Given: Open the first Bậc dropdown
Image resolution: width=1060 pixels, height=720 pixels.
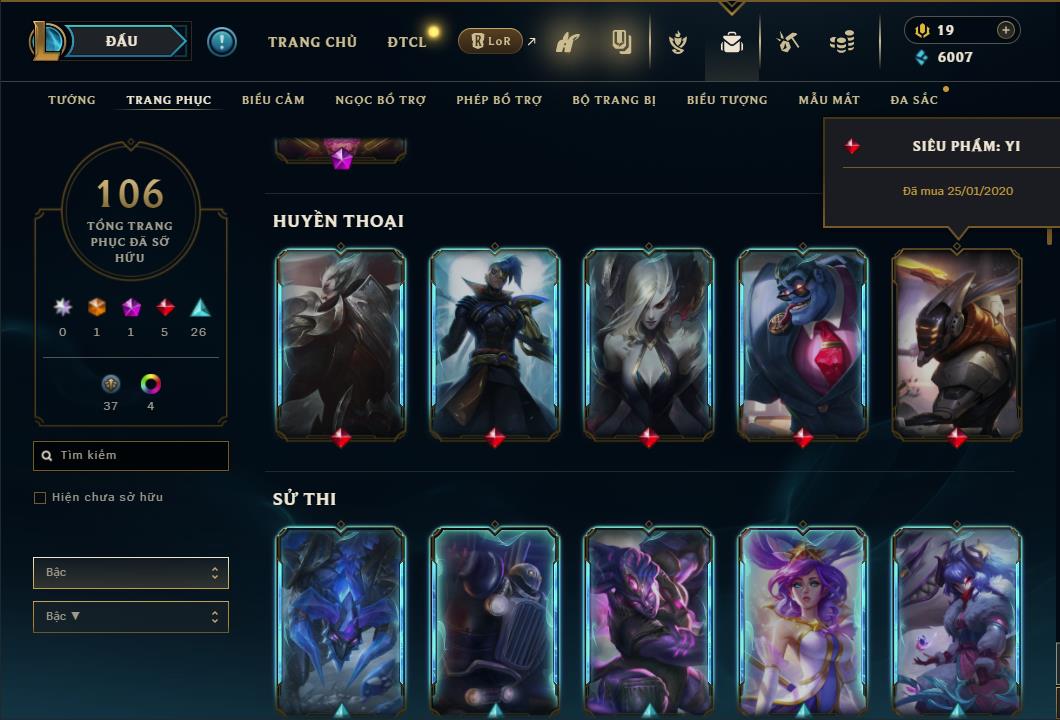Looking at the screenshot, I should pos(130,573).
